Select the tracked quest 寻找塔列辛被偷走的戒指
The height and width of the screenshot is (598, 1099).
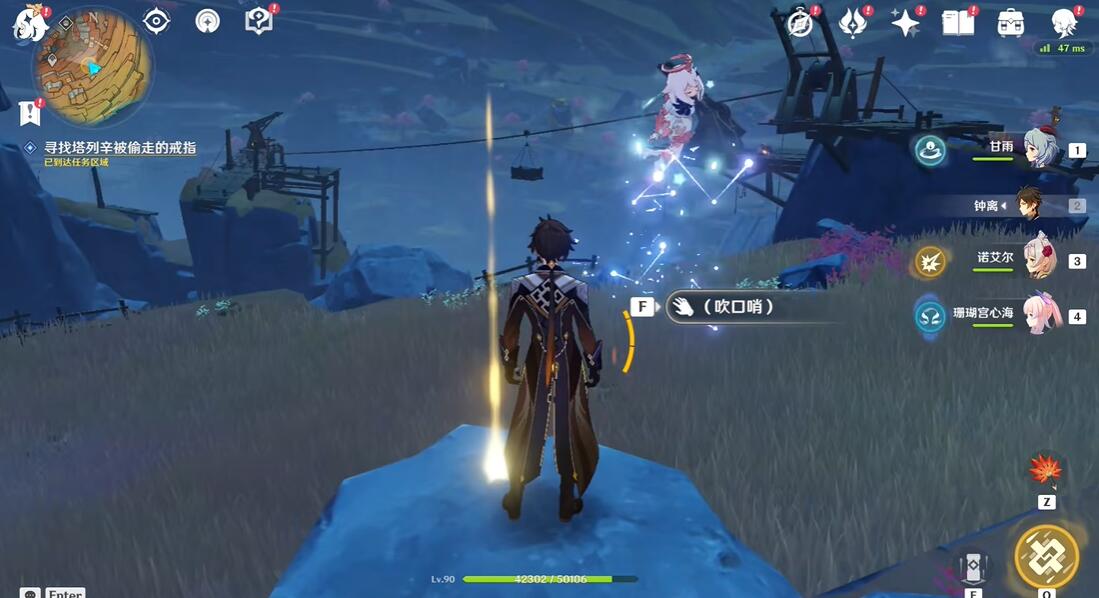click(120, 148)
